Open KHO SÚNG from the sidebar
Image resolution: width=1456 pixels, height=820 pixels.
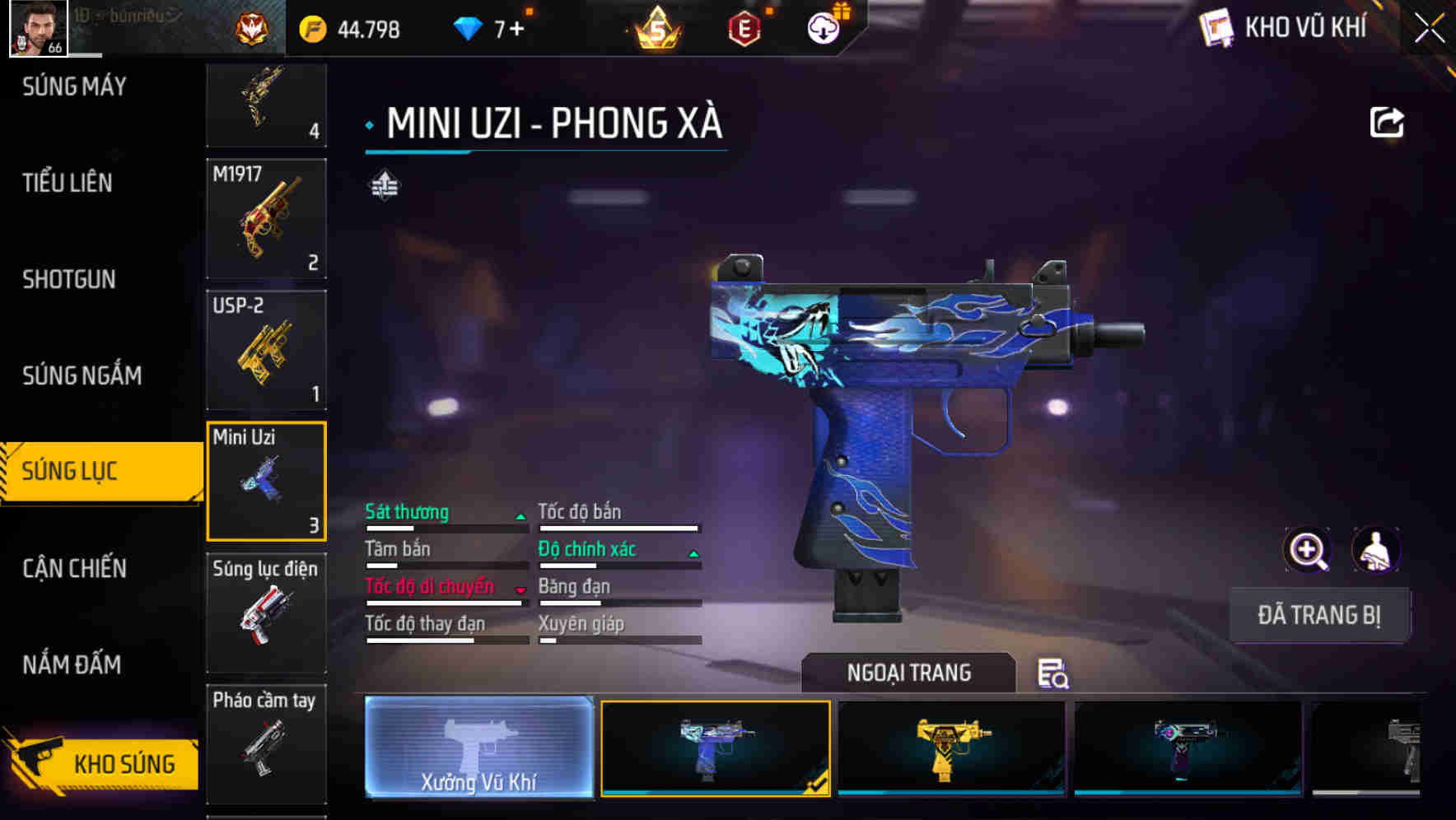click(125, 763)
